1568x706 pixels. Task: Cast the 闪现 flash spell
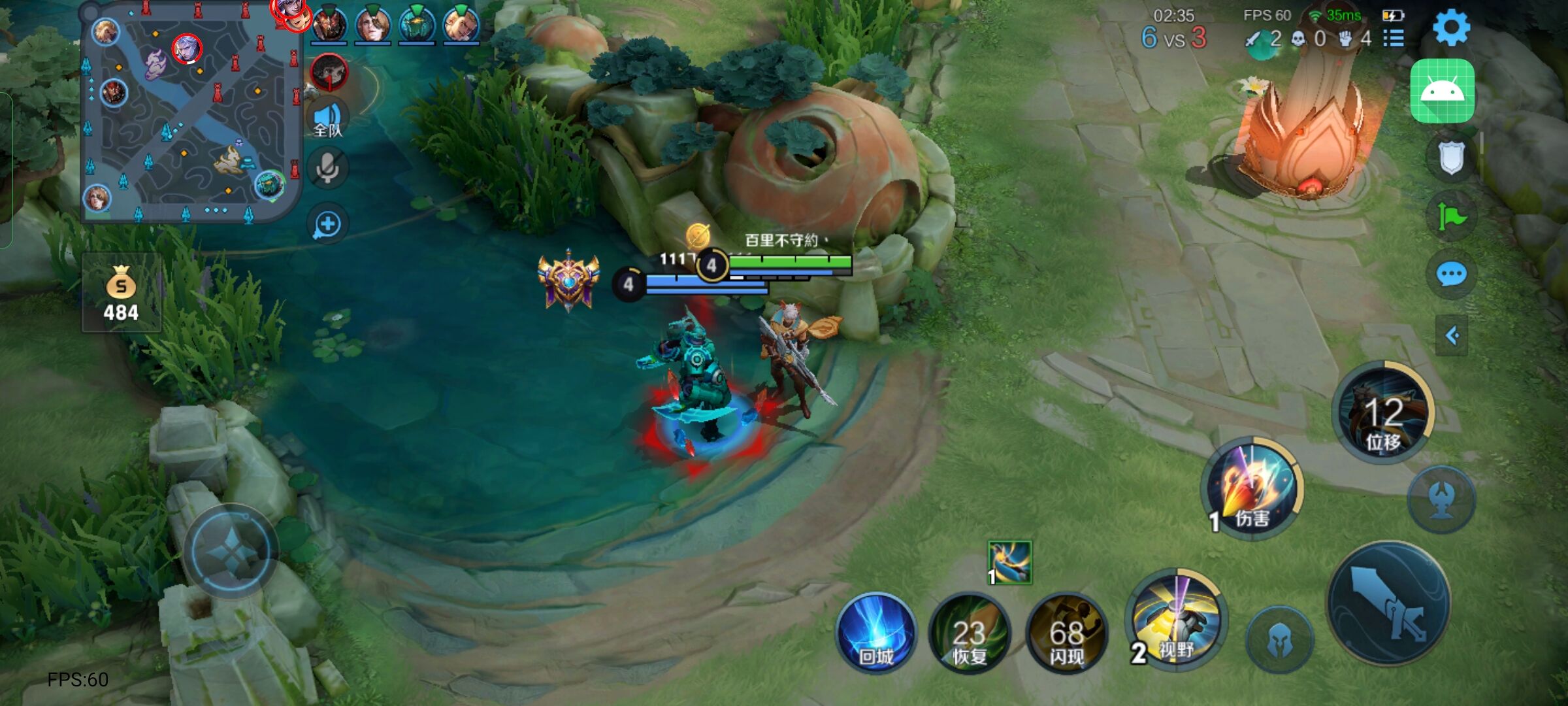click(x=1066, y=633)
